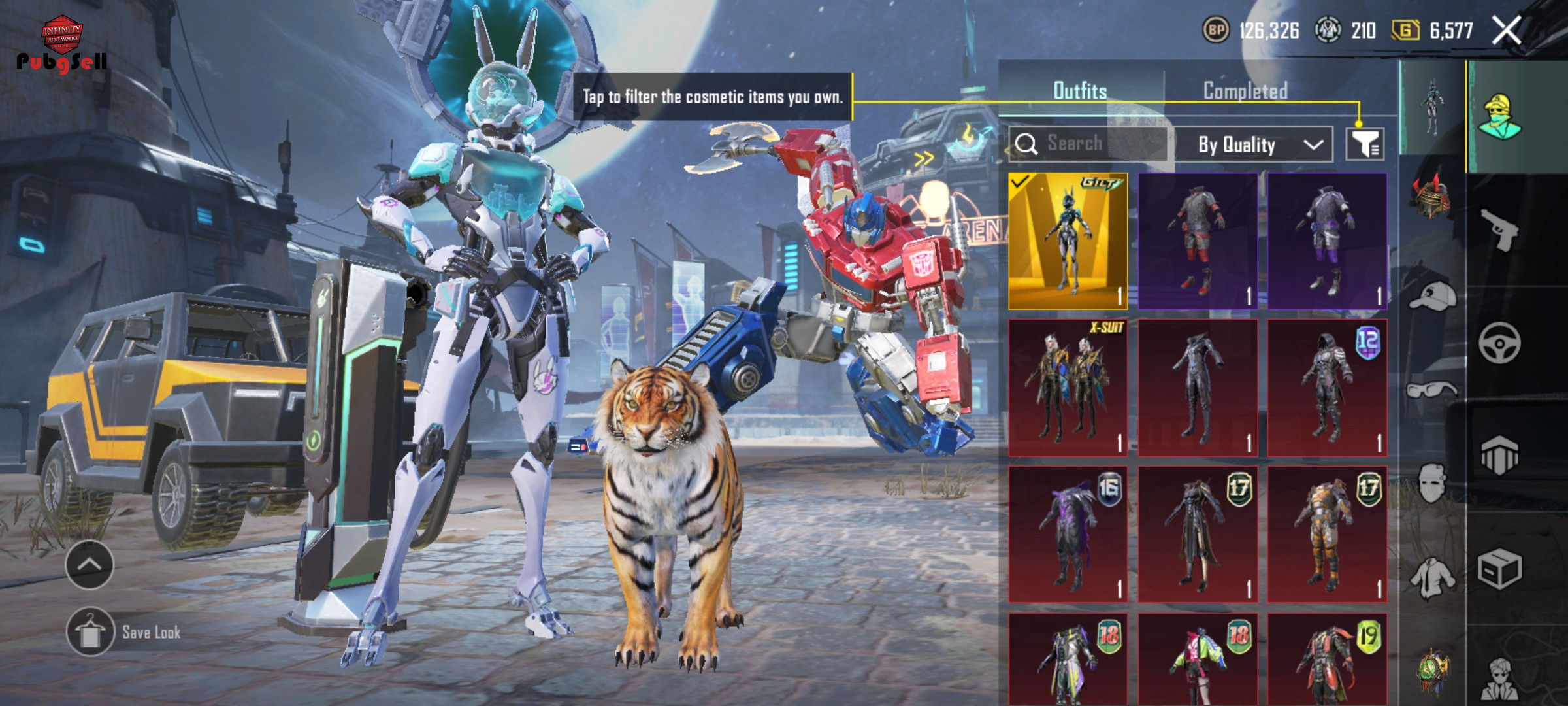
Task: Click the Save Look button
Action: click(x=124, y=632)
